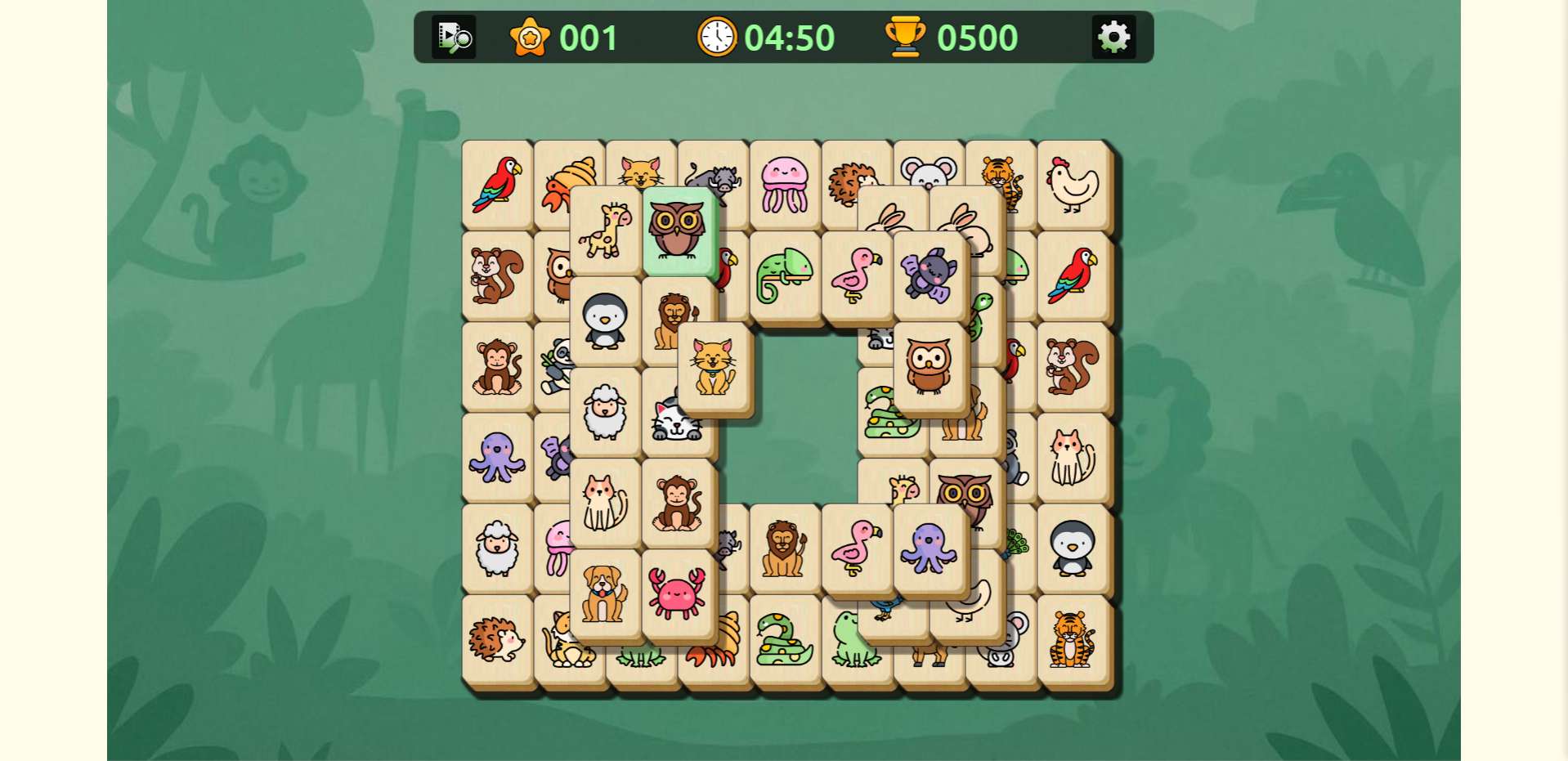Screen dimensions: 1568x761
Task: Pick the red crab tile
Action: [677, 593]
